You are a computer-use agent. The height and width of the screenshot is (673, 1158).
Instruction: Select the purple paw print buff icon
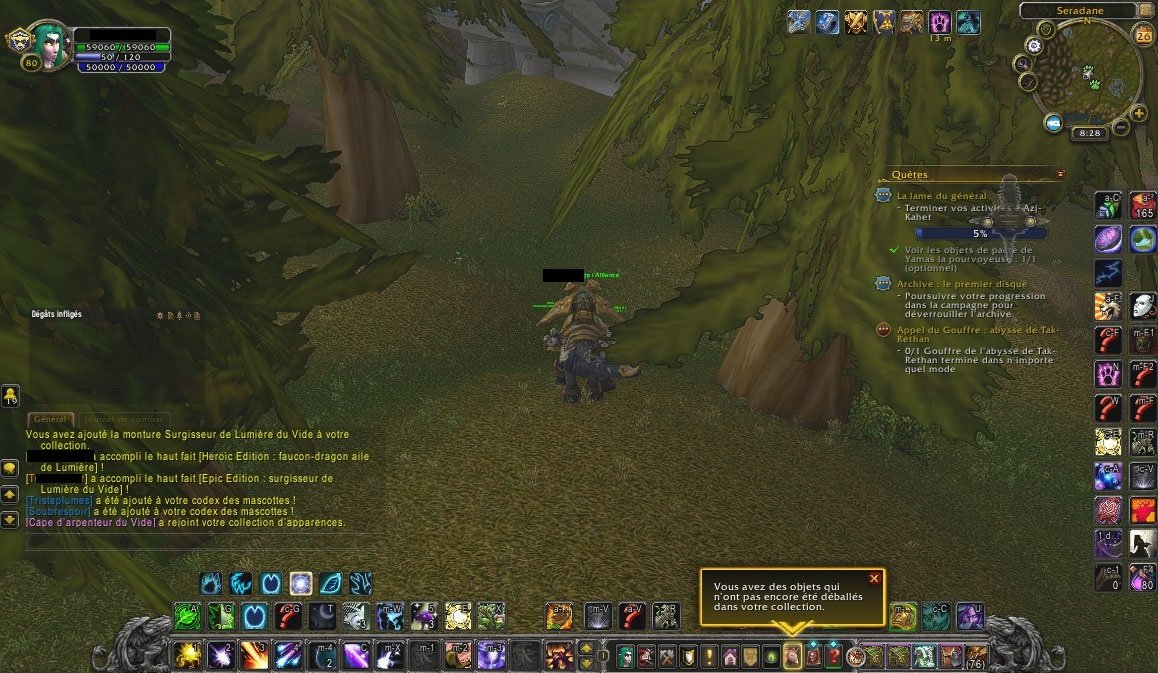(x=940, y=22)
